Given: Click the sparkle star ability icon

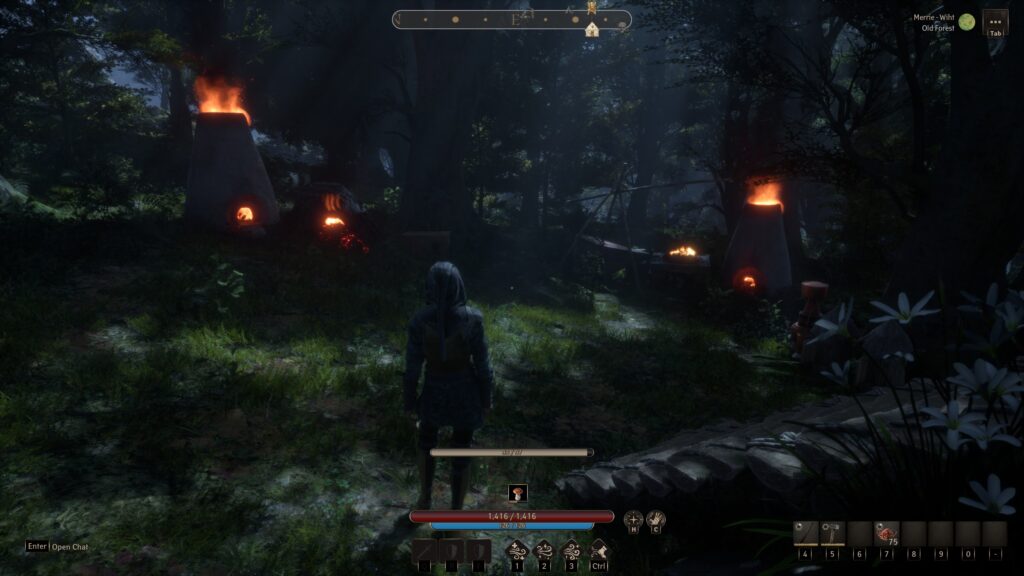Looking at the screenshot, I should coord(633,520).
